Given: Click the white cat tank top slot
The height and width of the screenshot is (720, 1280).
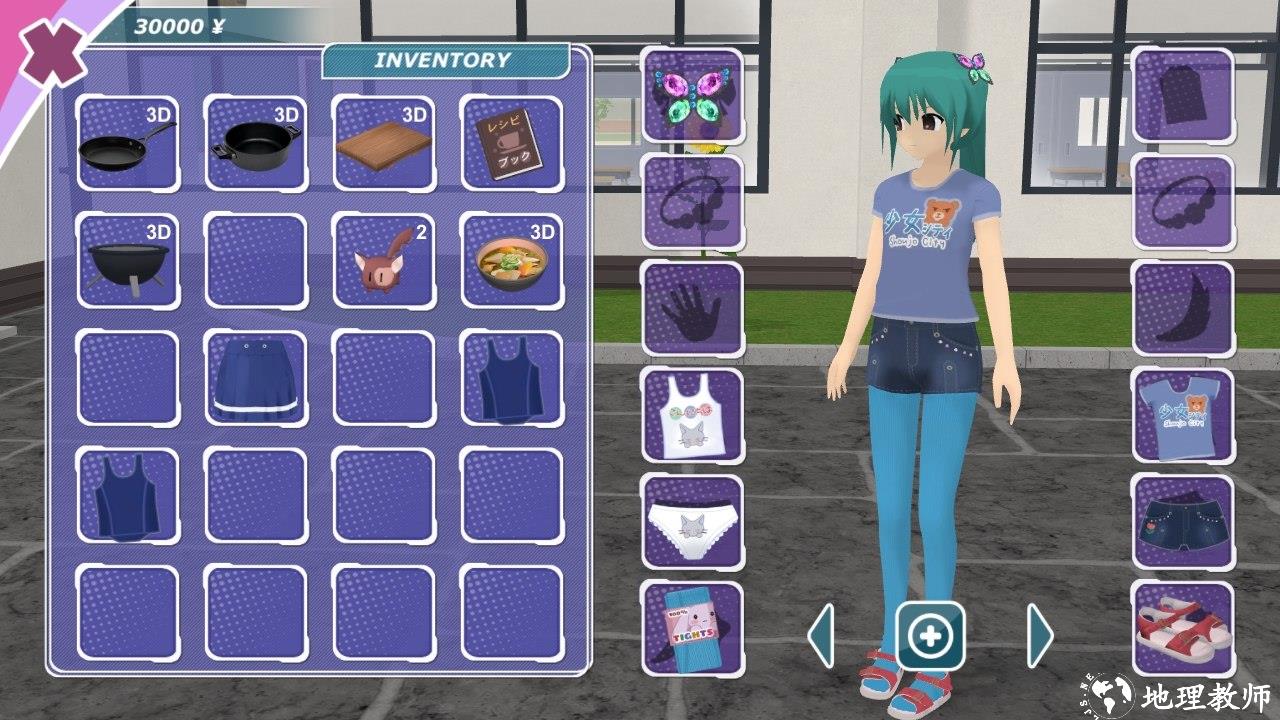Looking at the screenshot, I should click(692, 414).
